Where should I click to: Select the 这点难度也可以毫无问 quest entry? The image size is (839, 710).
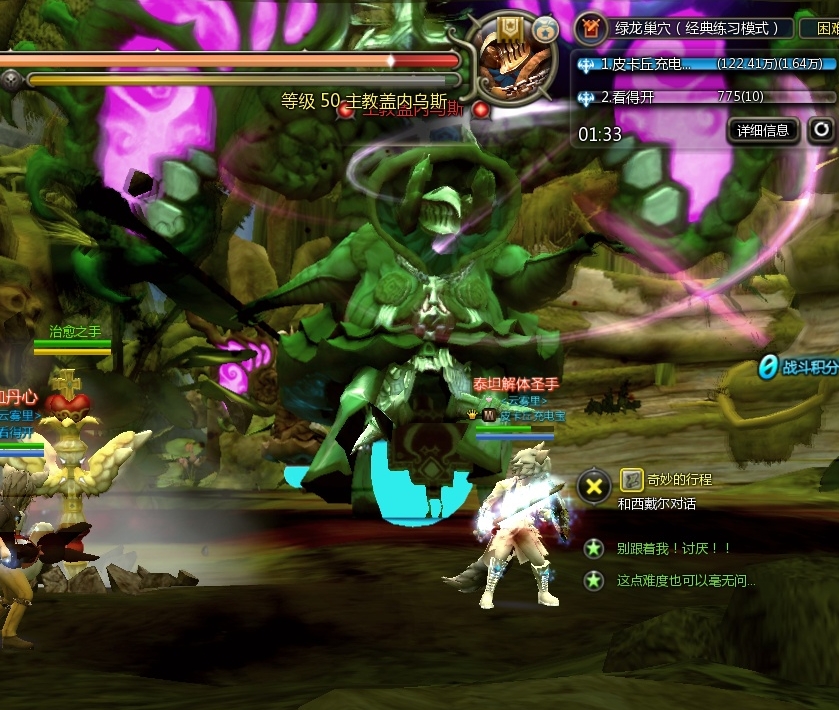[x=685, y=580]
